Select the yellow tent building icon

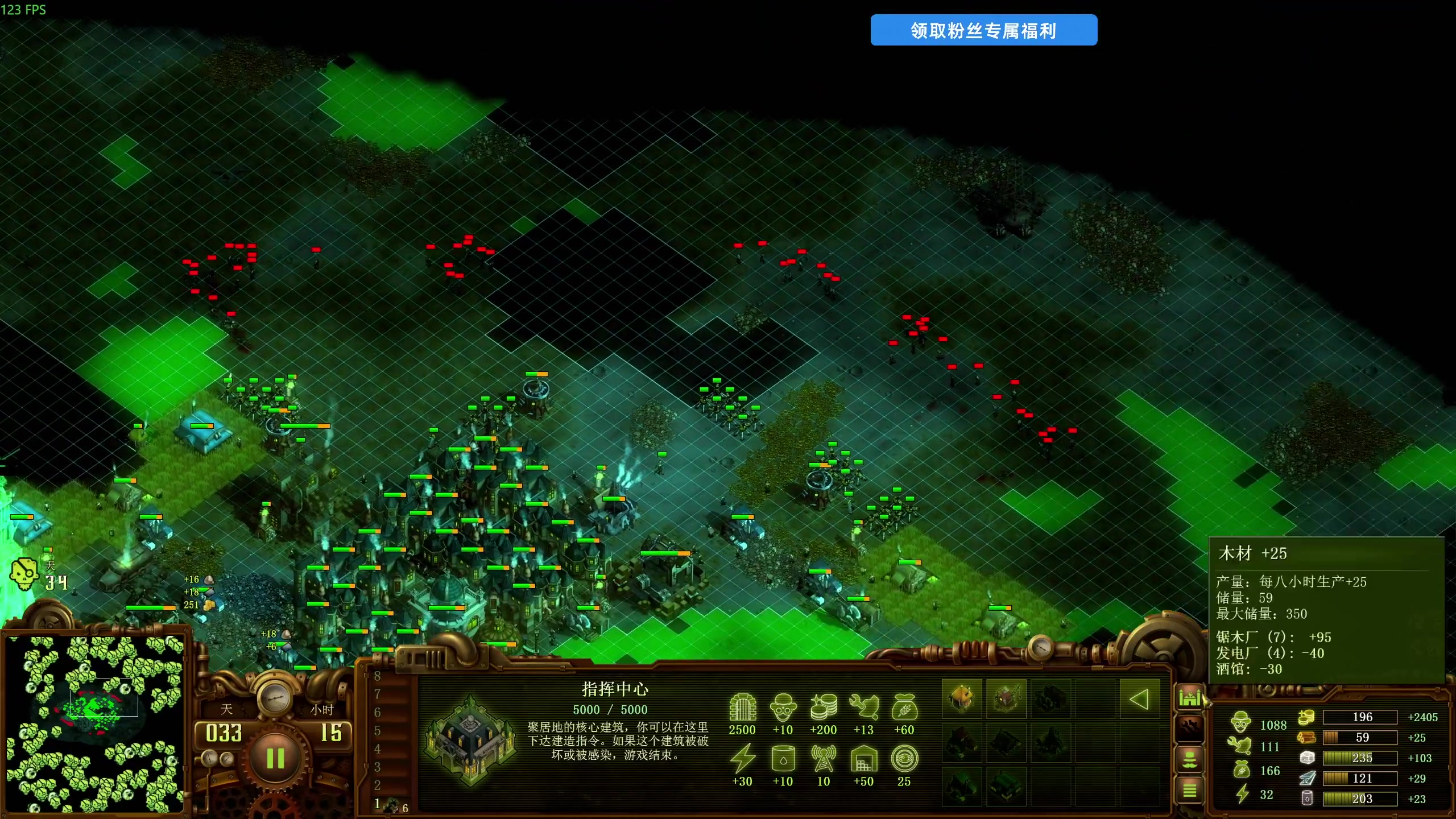click(x=962, y=698)
